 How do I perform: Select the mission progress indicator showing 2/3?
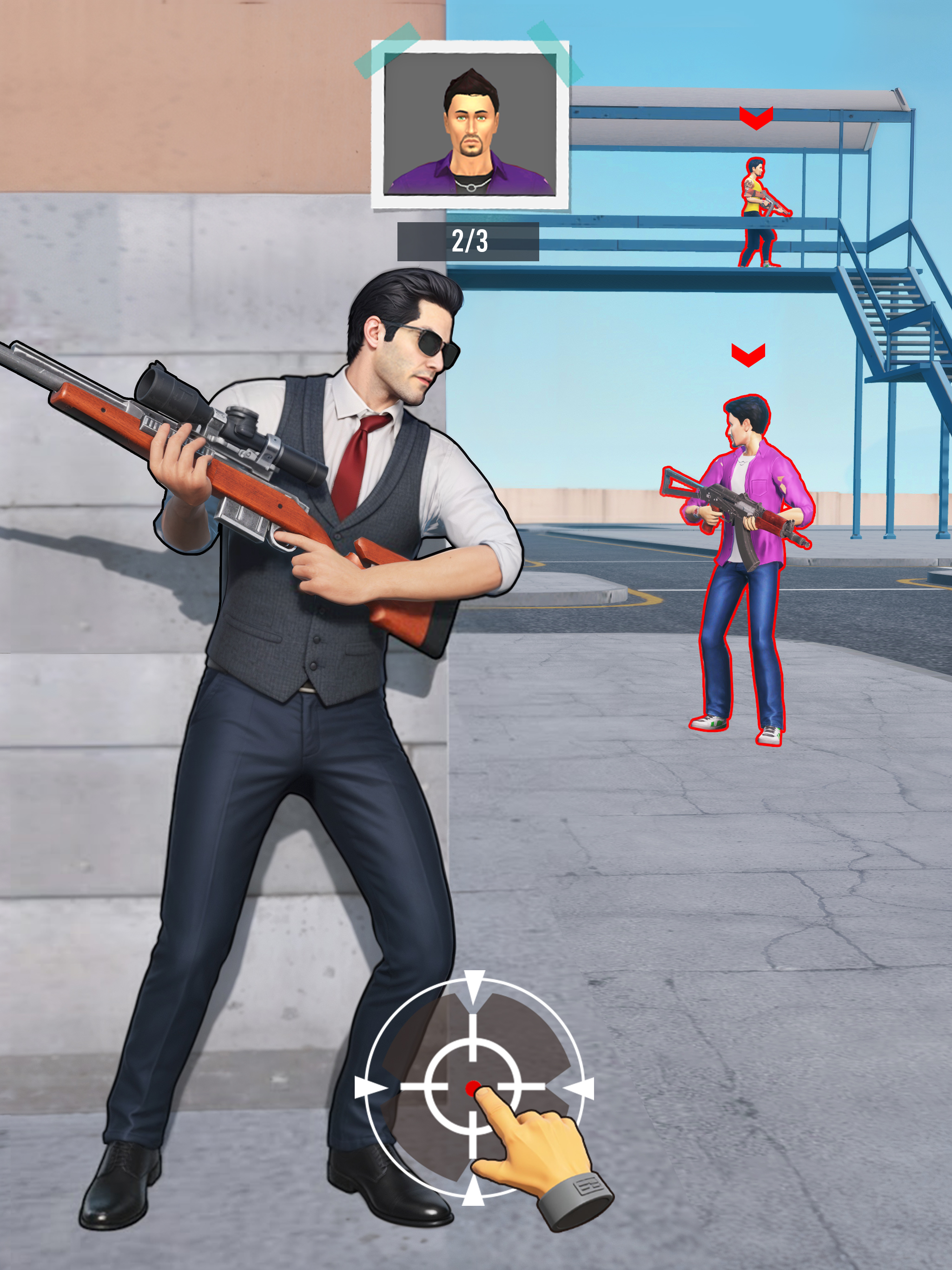point(468,241)
